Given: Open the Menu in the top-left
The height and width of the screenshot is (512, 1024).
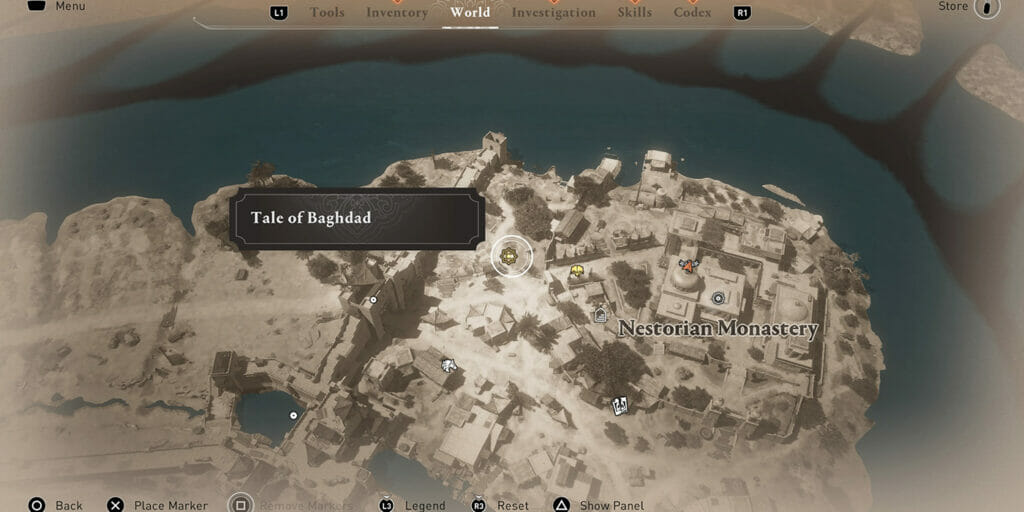Looking at the screenshot, I should point(69,6).
